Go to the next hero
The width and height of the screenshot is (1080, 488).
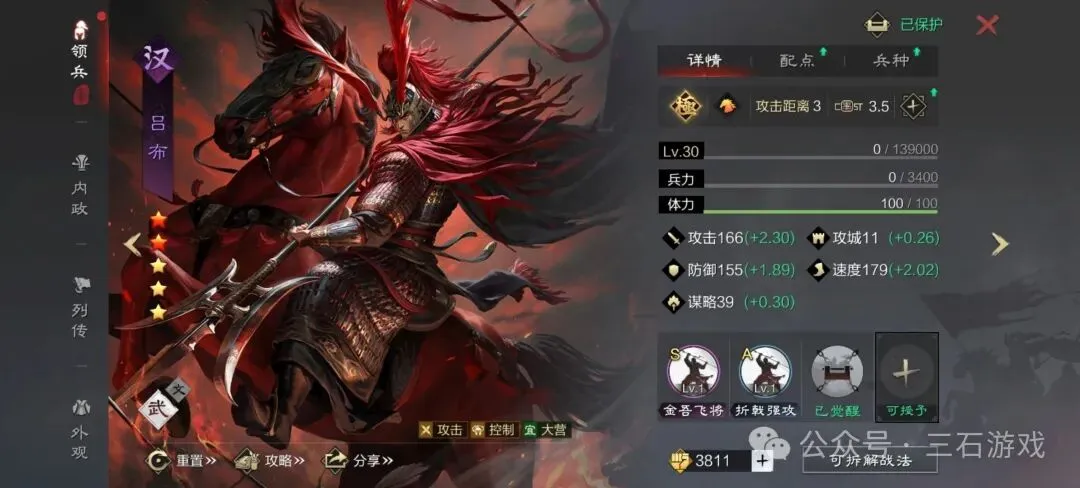tap(999, 244)
